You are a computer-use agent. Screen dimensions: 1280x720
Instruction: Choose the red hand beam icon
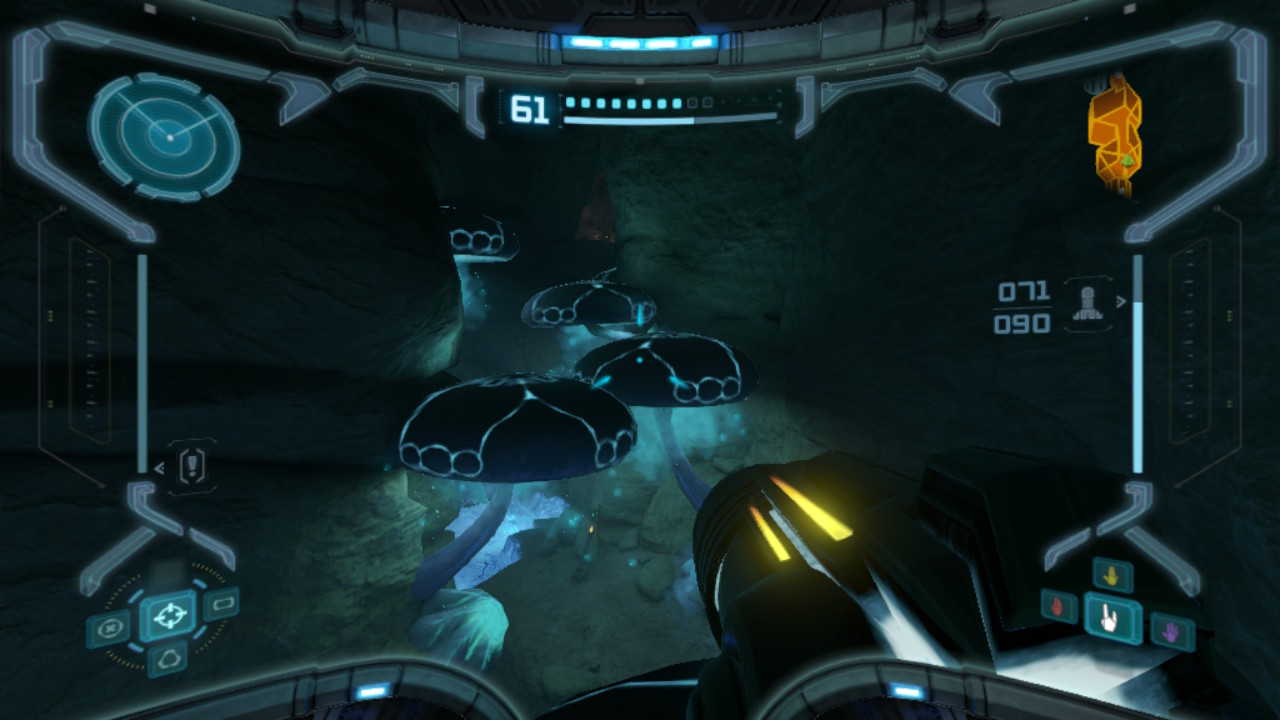point(1060,606)
